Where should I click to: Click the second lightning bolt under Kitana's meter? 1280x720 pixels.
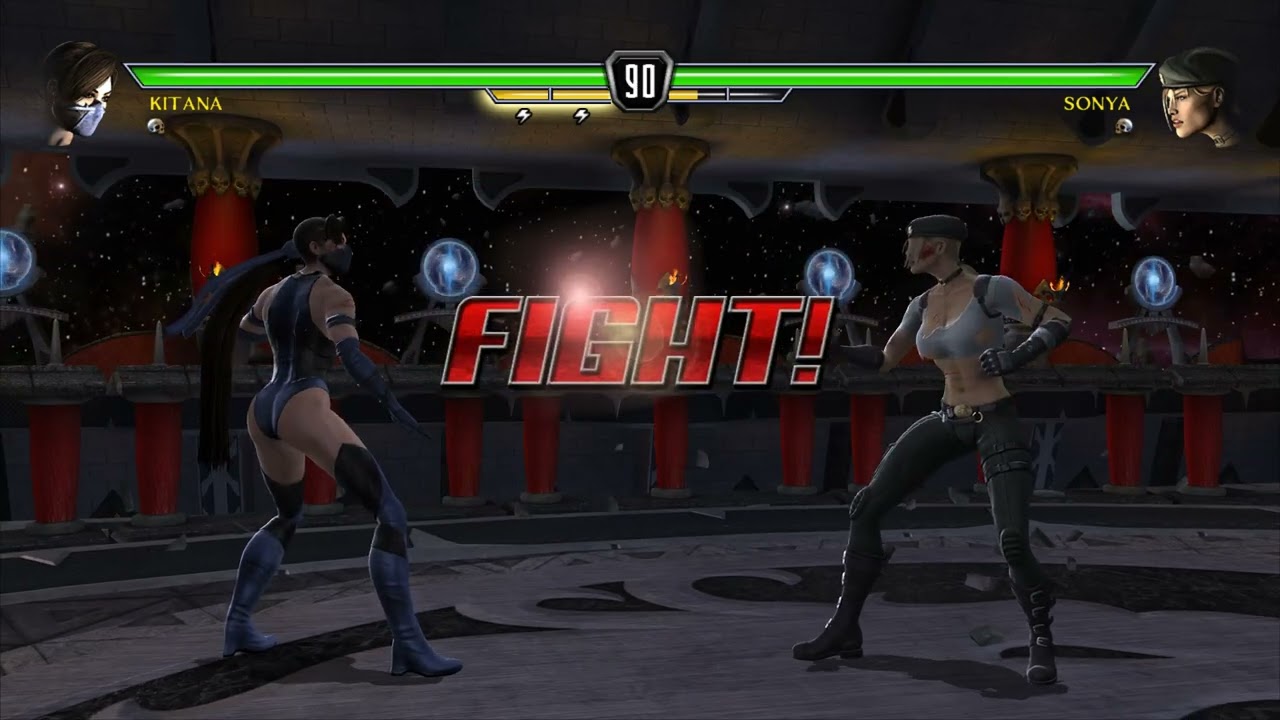(x=580, y=116)
